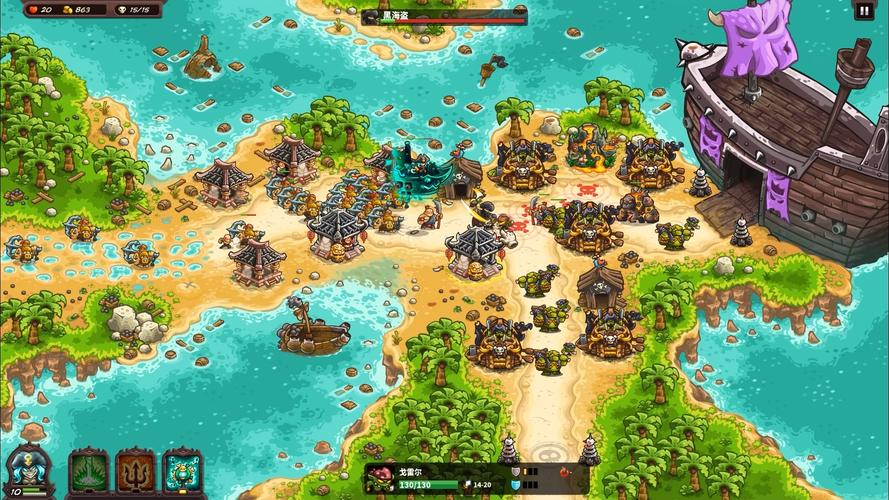Select the pirate hero portrait
Image resolution: width=889 pixels, height=500 pixels.
pyautogui.click(x=28, y=467)
